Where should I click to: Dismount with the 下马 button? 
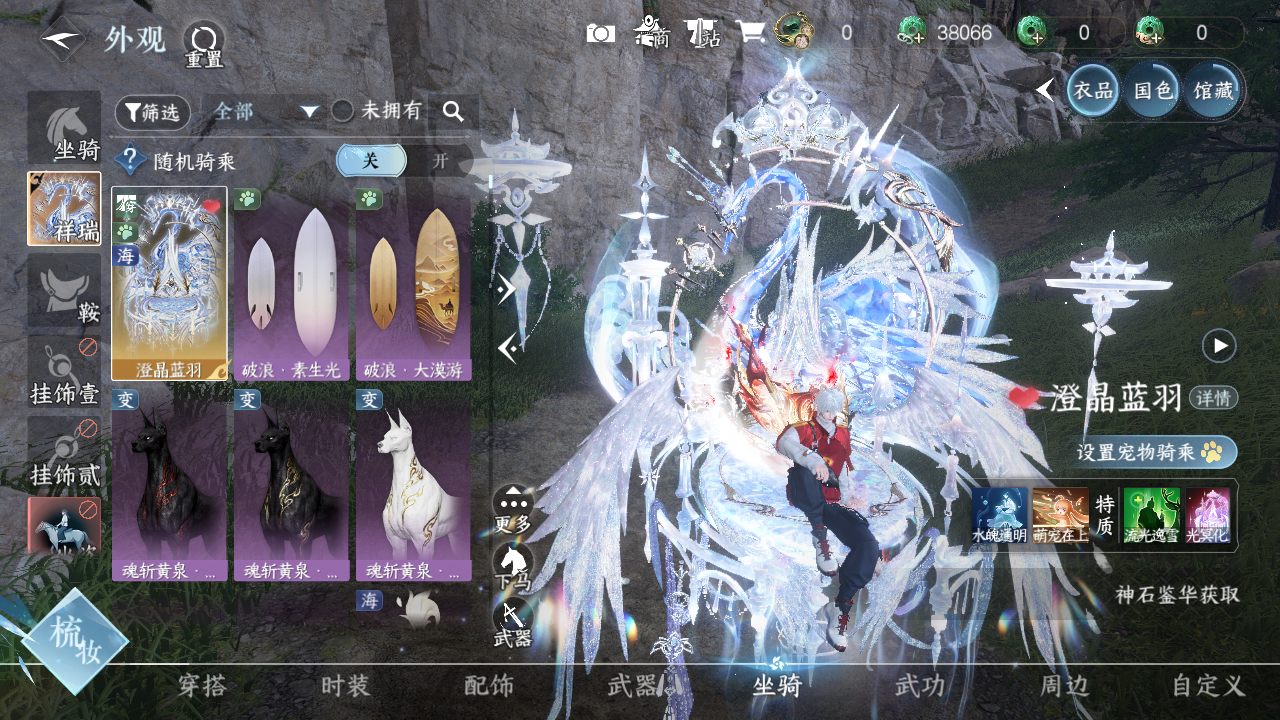[x=513, y=565]
